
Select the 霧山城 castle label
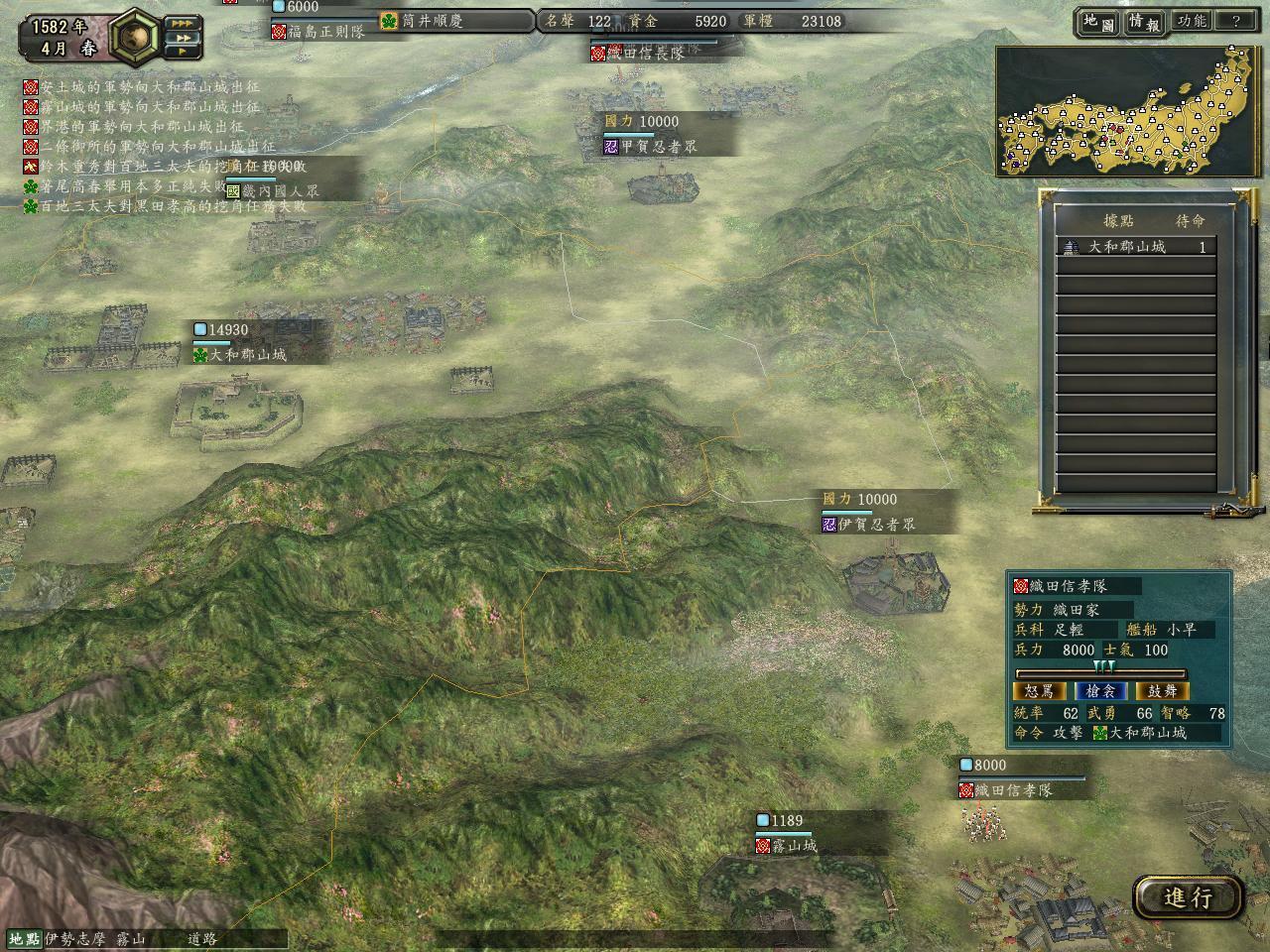pyautogui.click(x=794, y=846)
